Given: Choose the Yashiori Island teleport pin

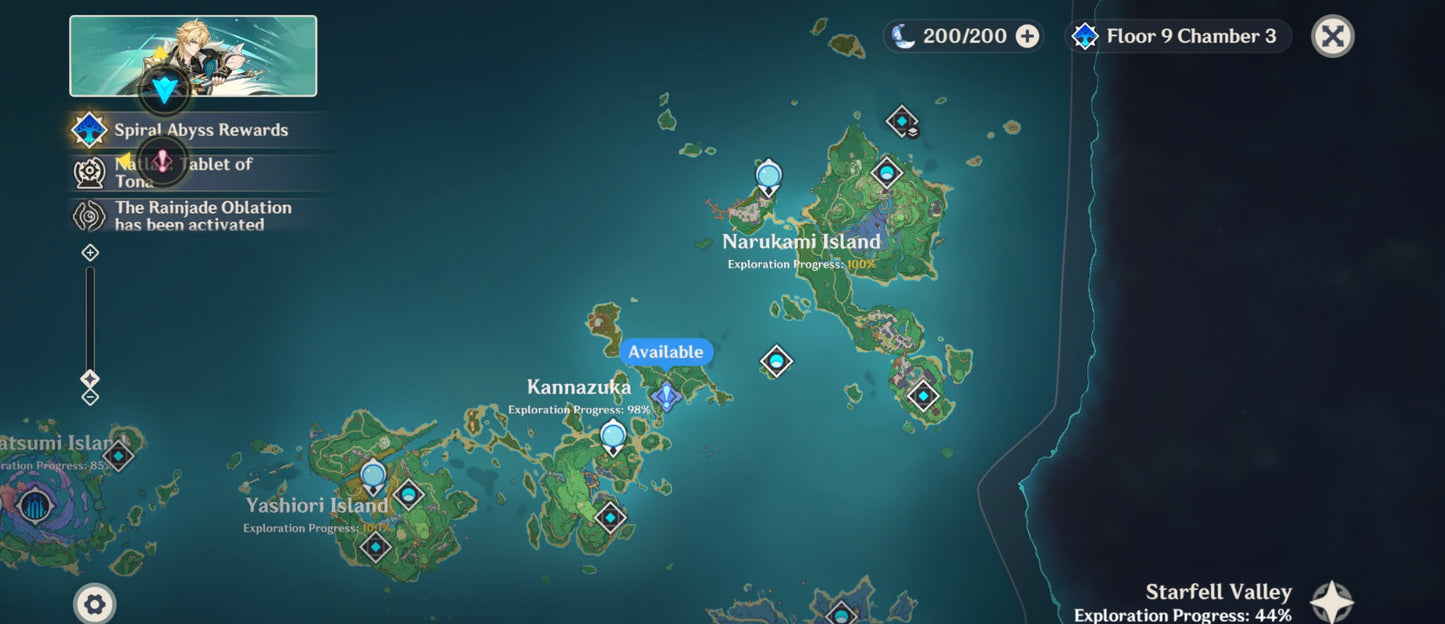Looking at the screenshot, I should pyautogui.click(x=373, y=476).
